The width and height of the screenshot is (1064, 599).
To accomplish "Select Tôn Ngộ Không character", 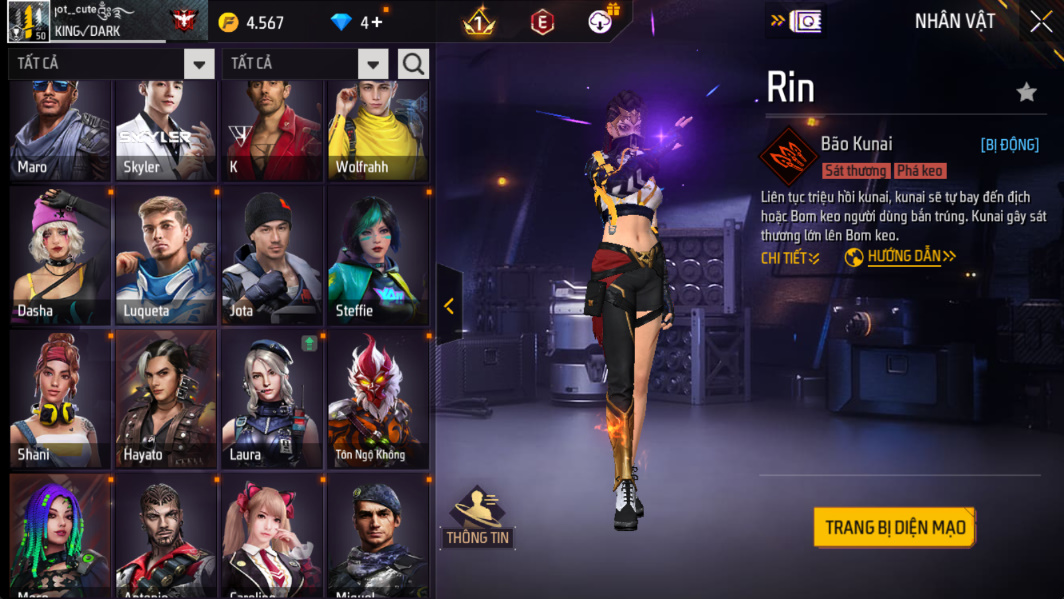I will tap(378, 400).
